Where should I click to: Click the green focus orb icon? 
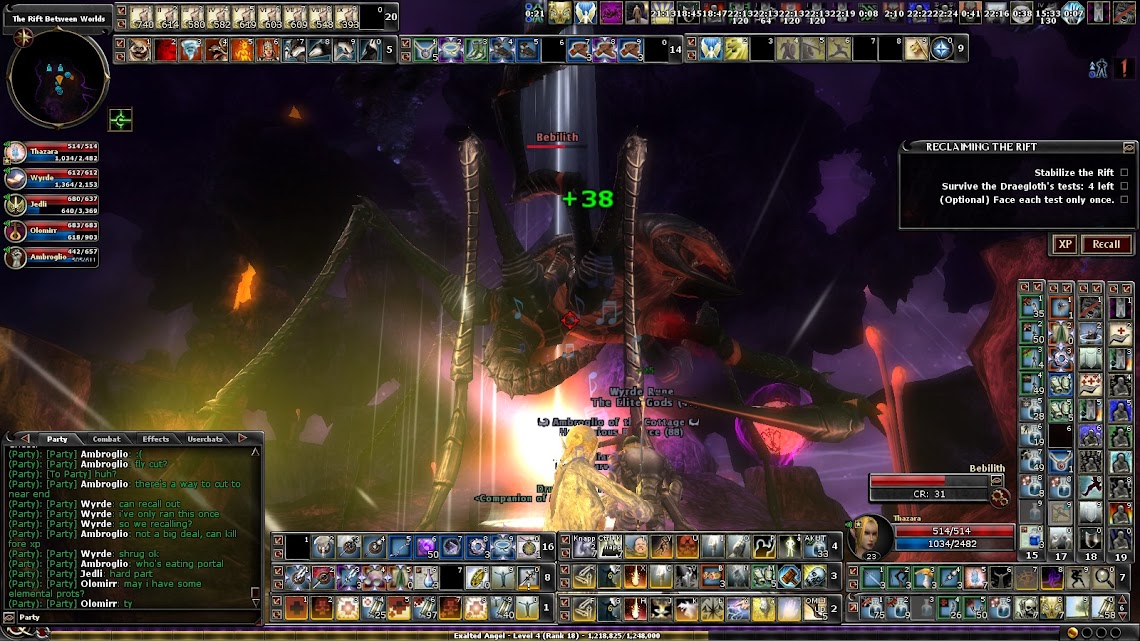tap(121, 120)
